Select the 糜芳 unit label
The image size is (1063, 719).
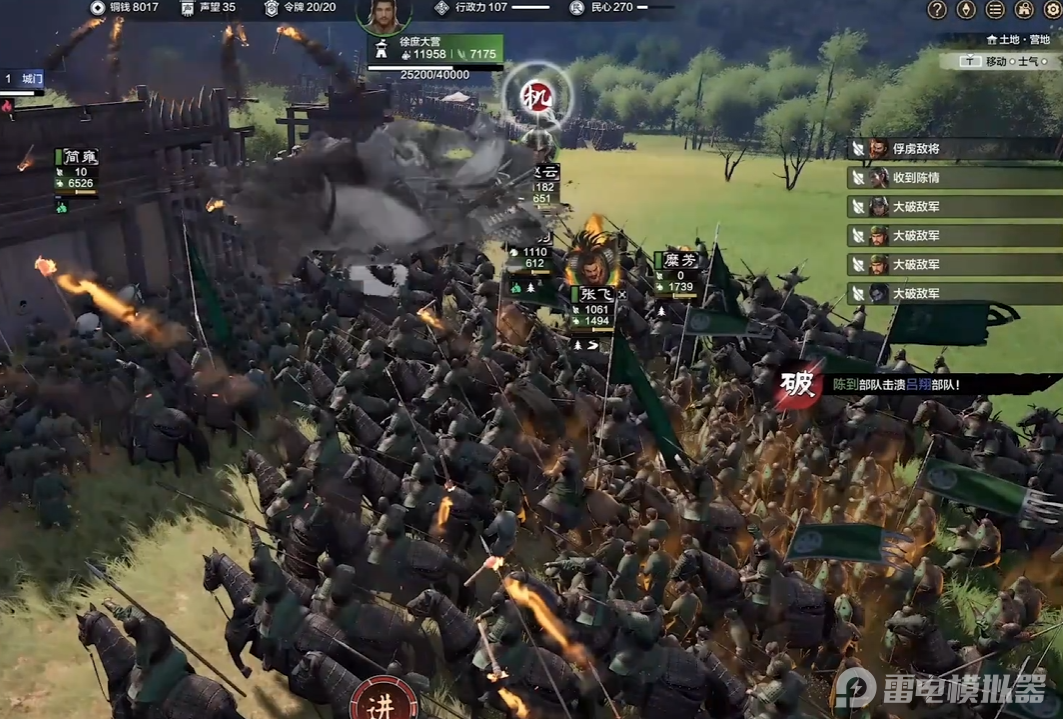(679, 259)
